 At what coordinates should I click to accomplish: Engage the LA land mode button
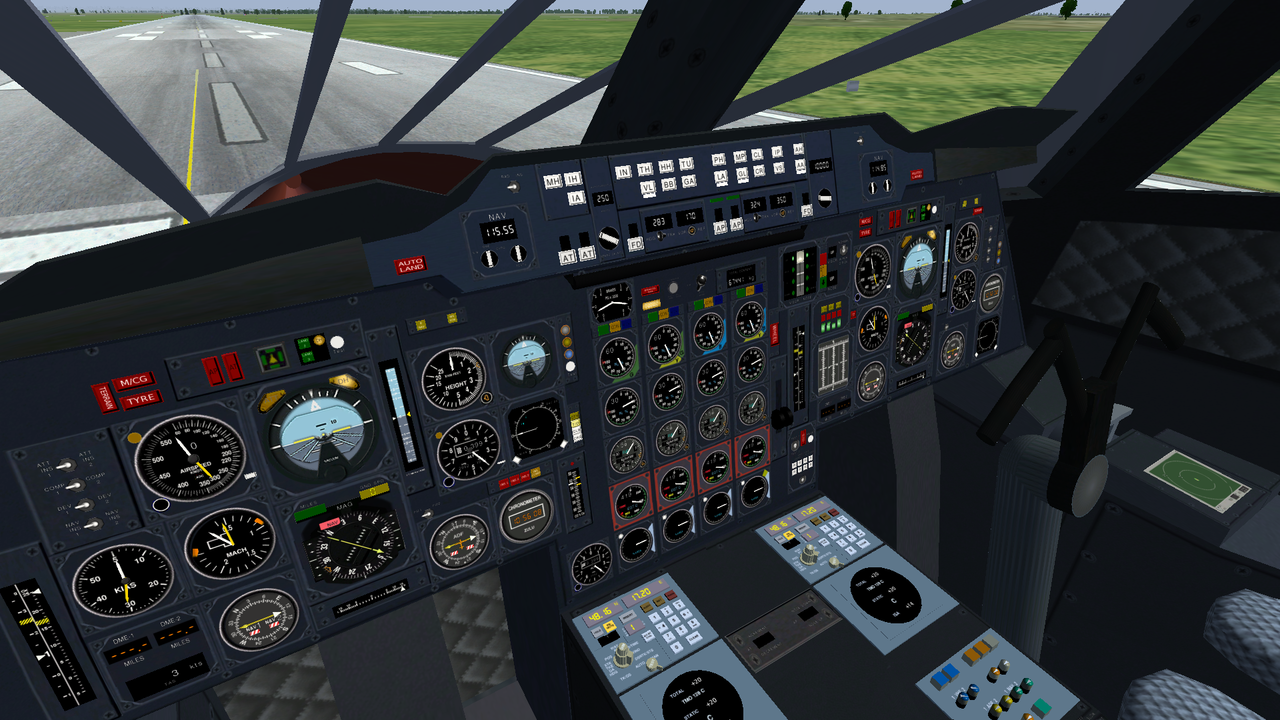721,177
